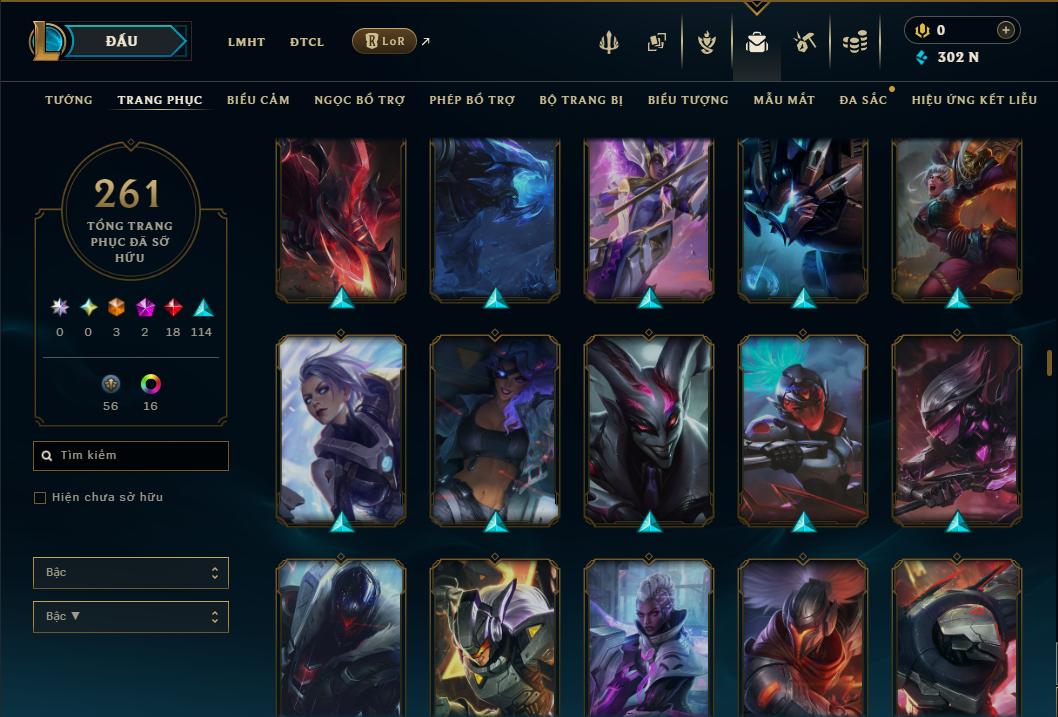This screenshot has width=1058, height=717.
Task: Show the BỘ TRANG BỊ tab
Action: tap(581, 100)
